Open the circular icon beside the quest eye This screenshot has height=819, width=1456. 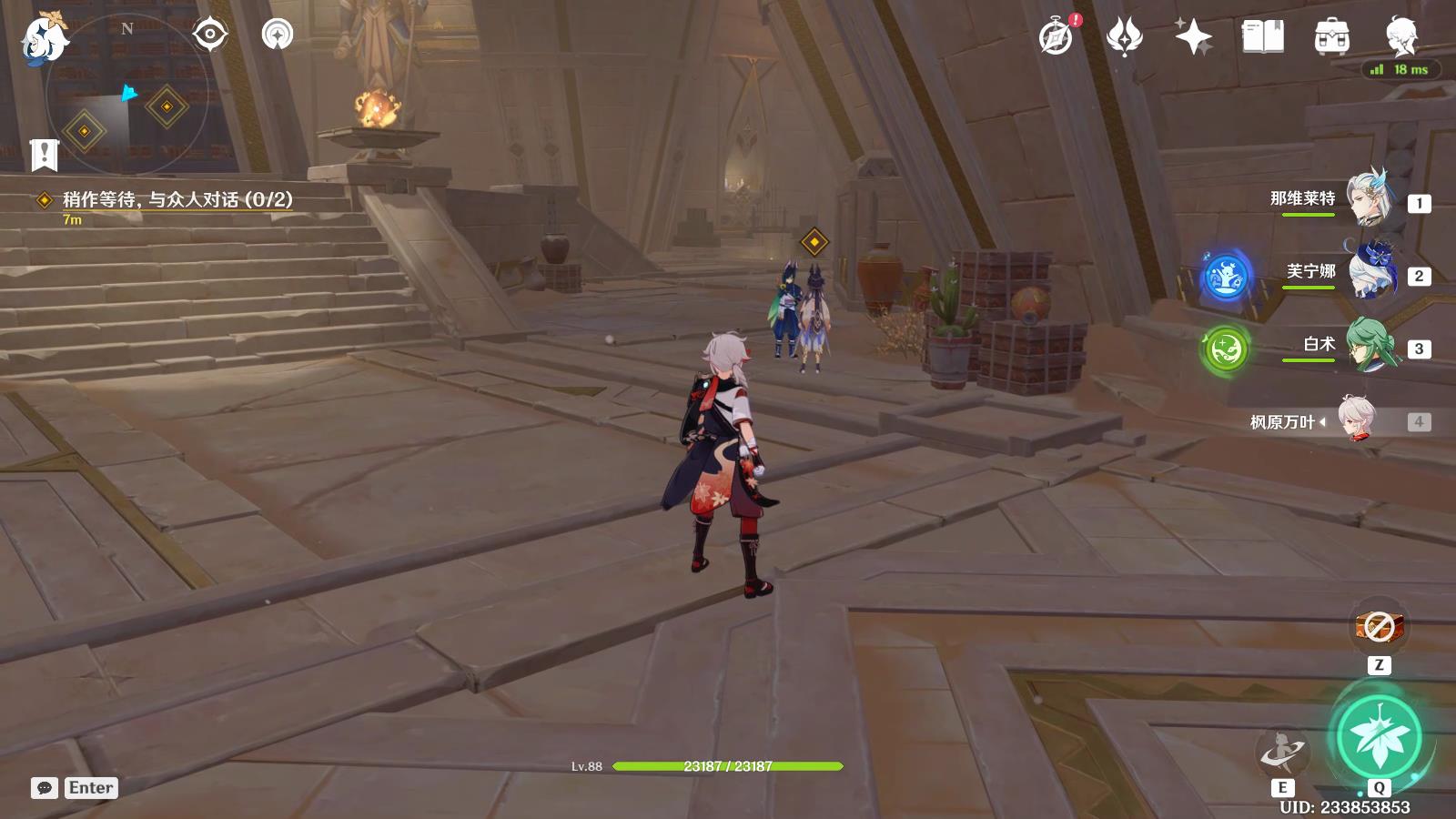point(277,35)
